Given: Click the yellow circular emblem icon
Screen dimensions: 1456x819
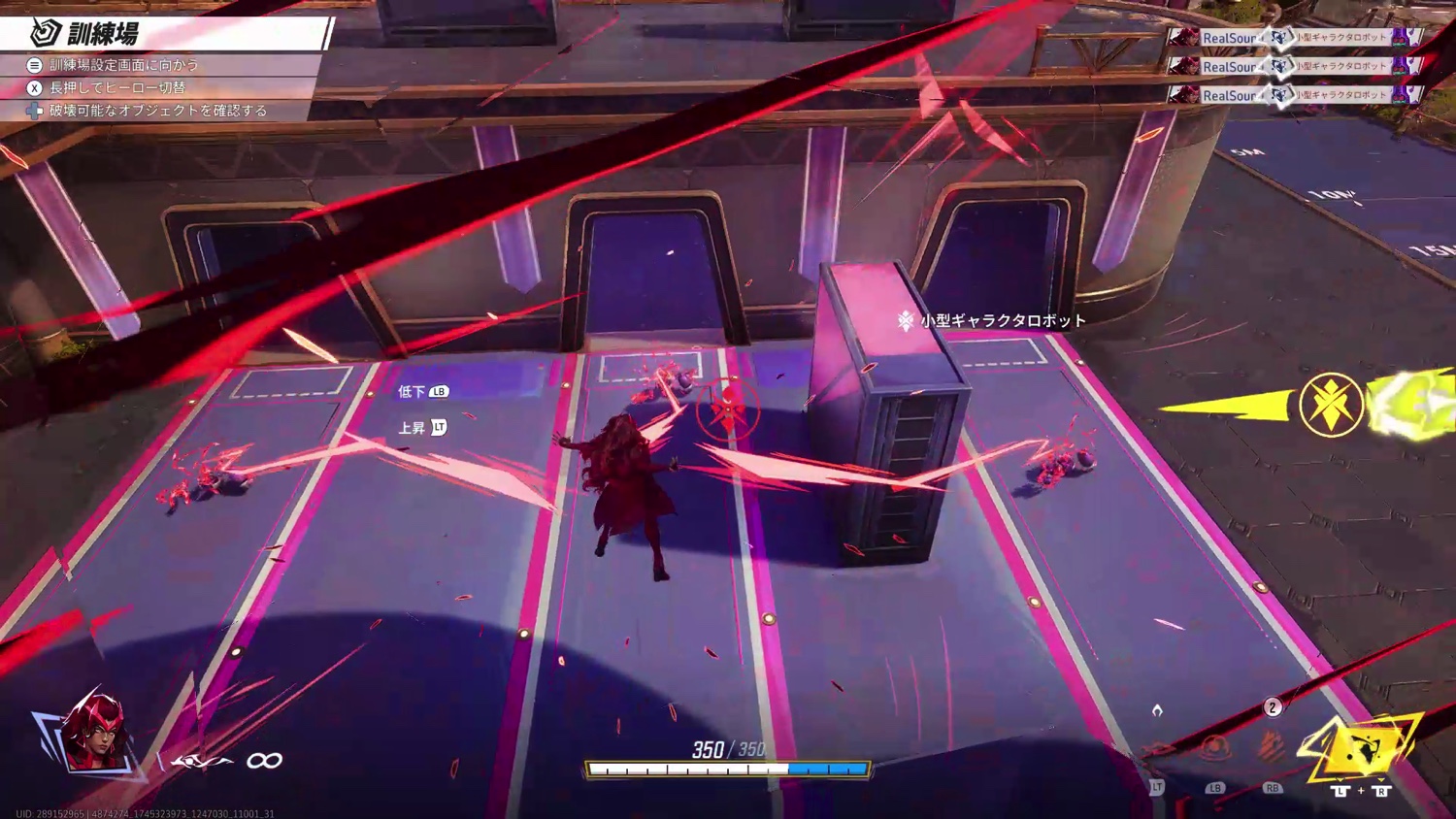Looking at the screenshot, I should (1331, 405).
